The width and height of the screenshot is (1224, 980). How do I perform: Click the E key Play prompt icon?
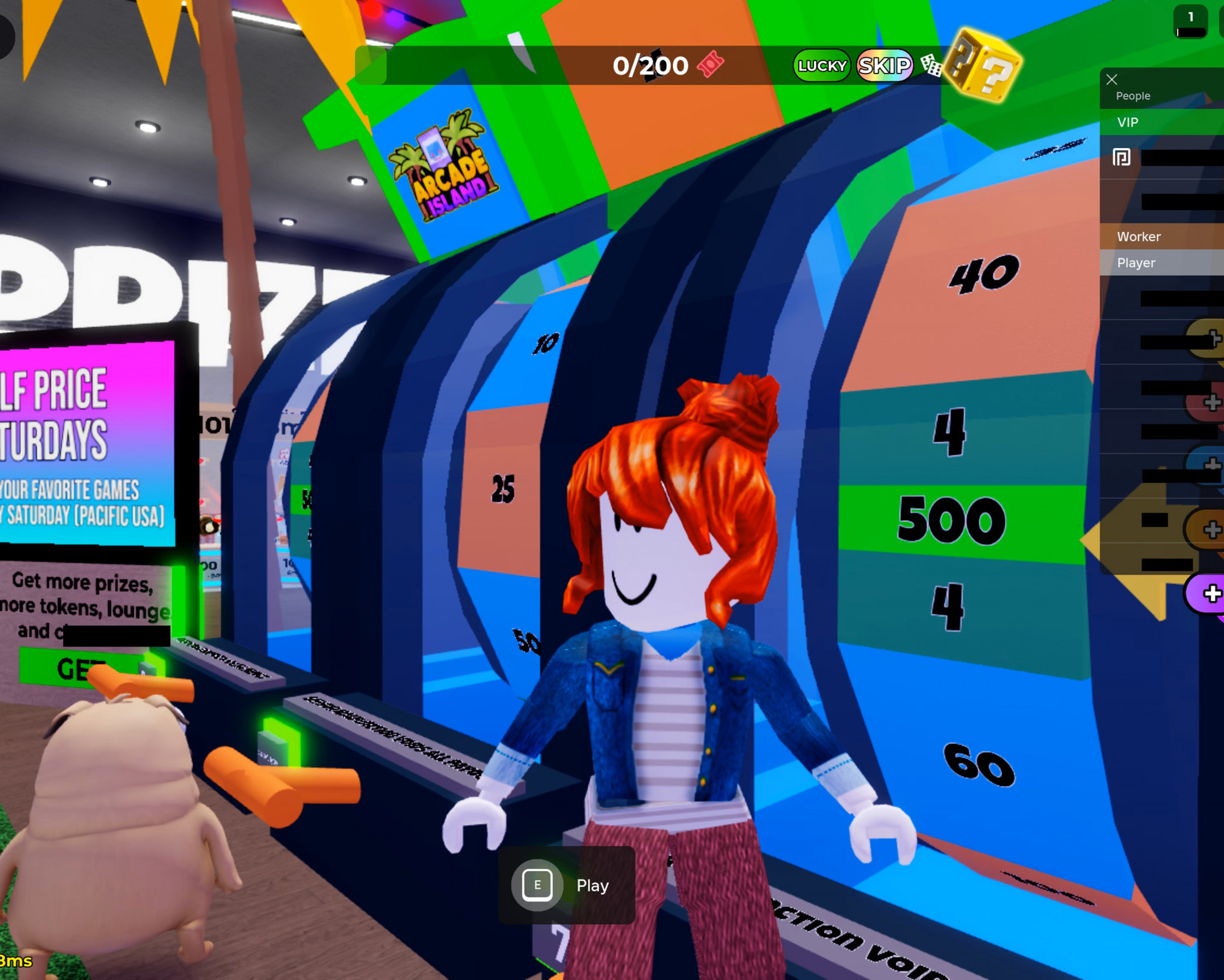click(537, 885)
